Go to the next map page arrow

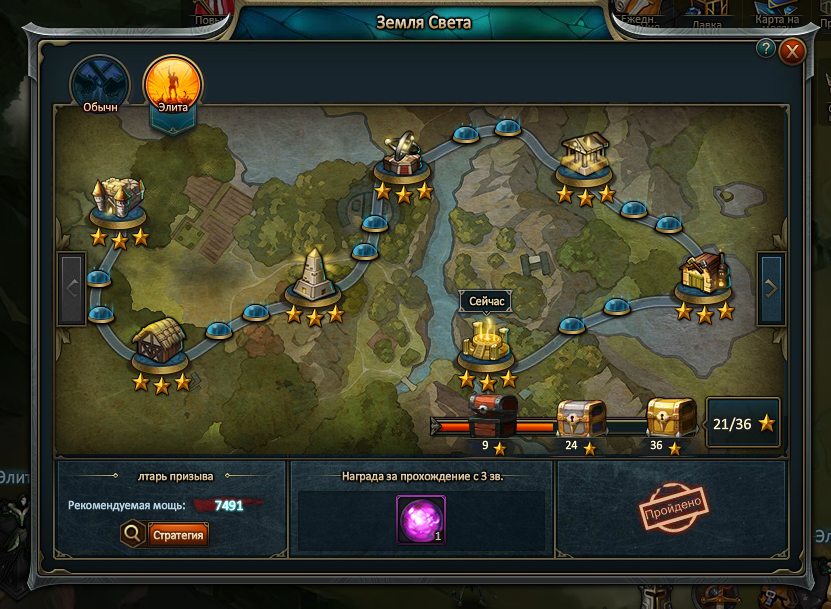(x=770, y=288)
